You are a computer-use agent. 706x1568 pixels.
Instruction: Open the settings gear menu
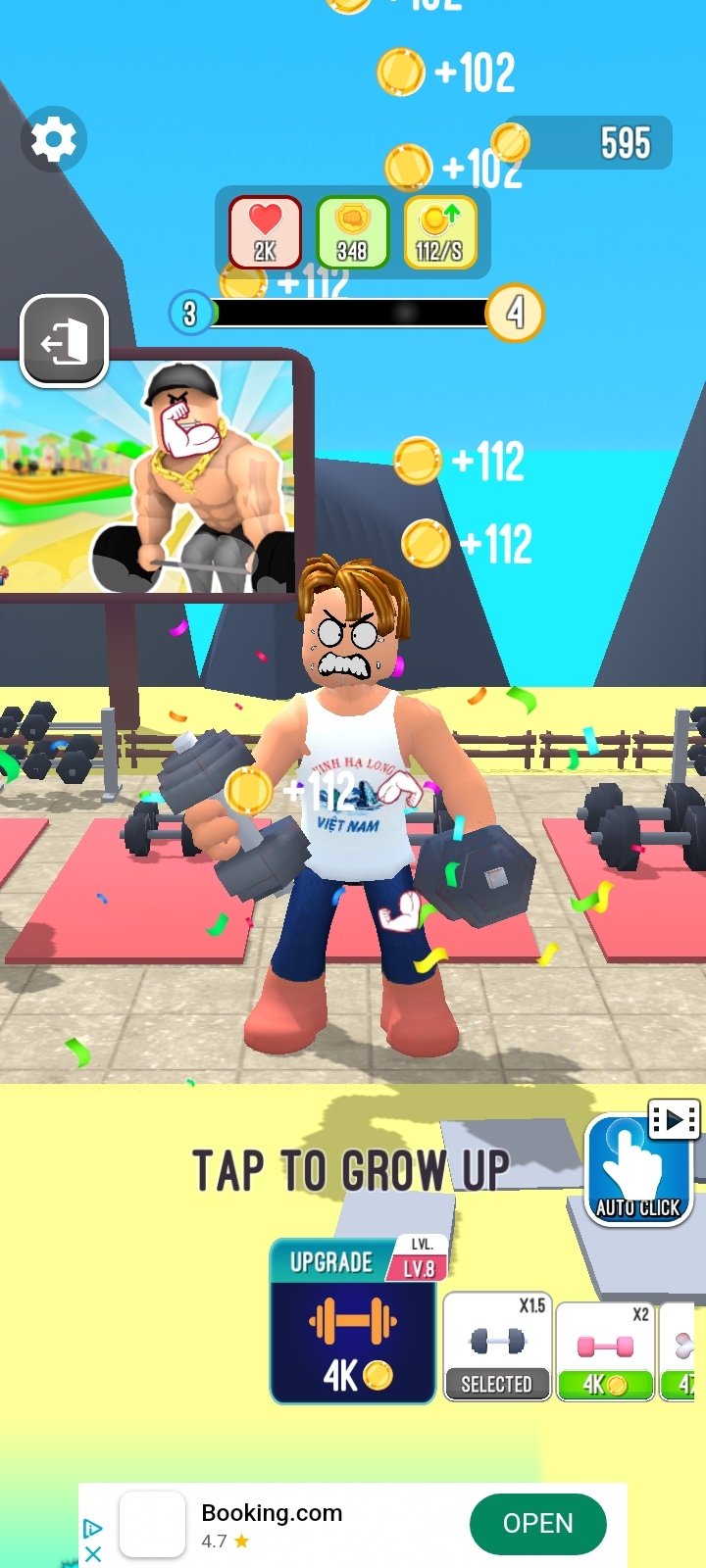pyautogui.click(x=54, y=140)
